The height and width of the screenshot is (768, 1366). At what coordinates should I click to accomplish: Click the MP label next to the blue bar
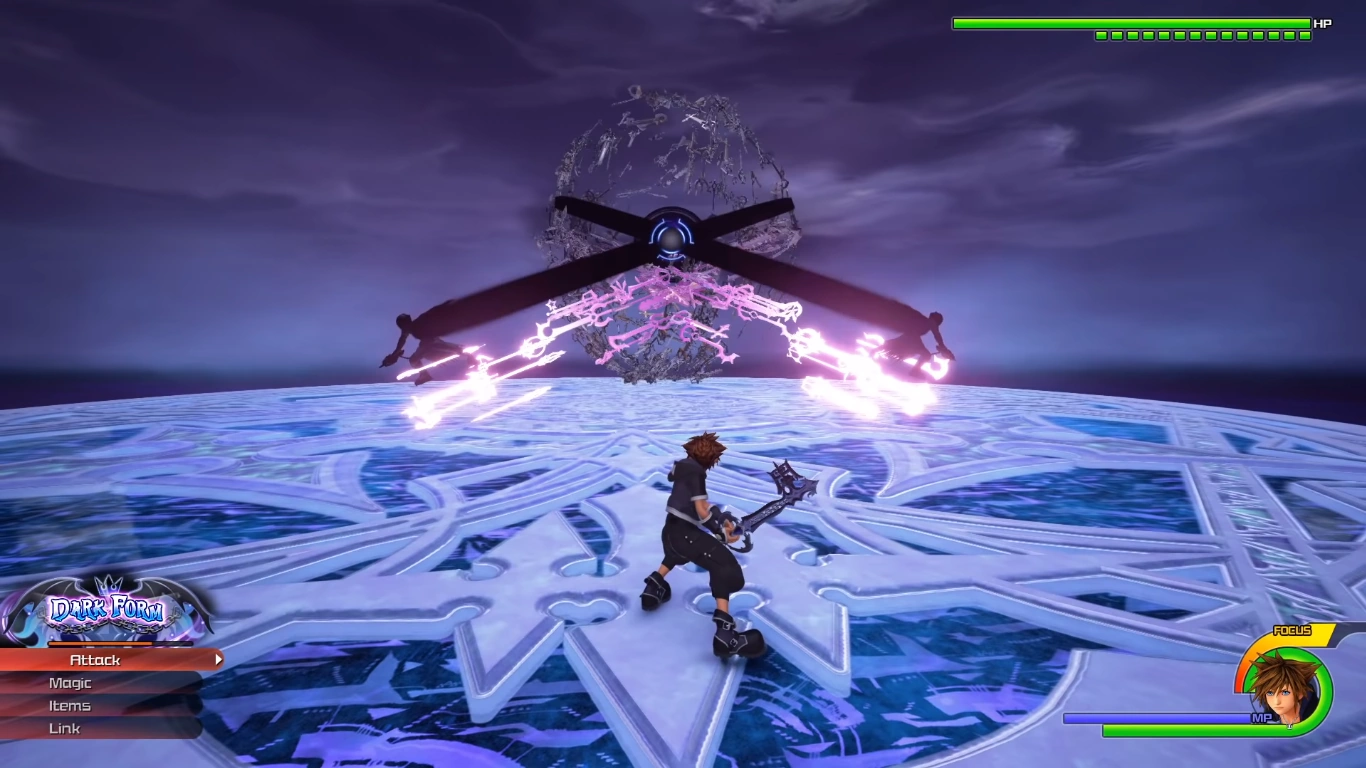point(1263,718)
